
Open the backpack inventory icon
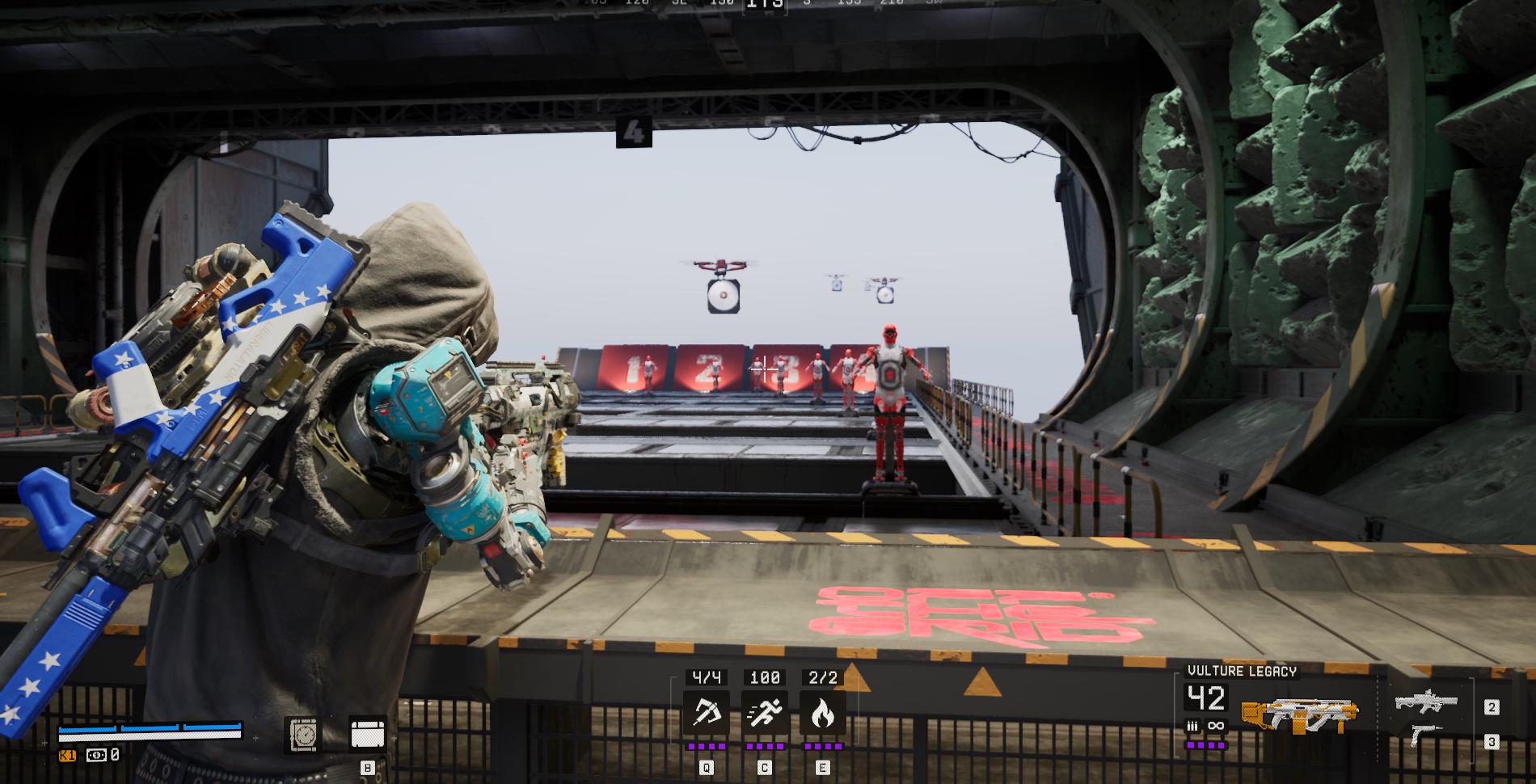pos(368,735)
